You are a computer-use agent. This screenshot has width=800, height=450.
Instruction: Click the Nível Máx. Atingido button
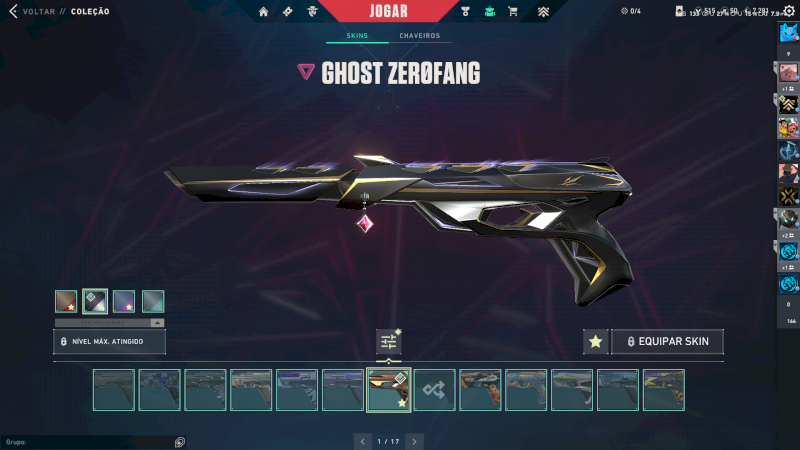click(109, 342)
